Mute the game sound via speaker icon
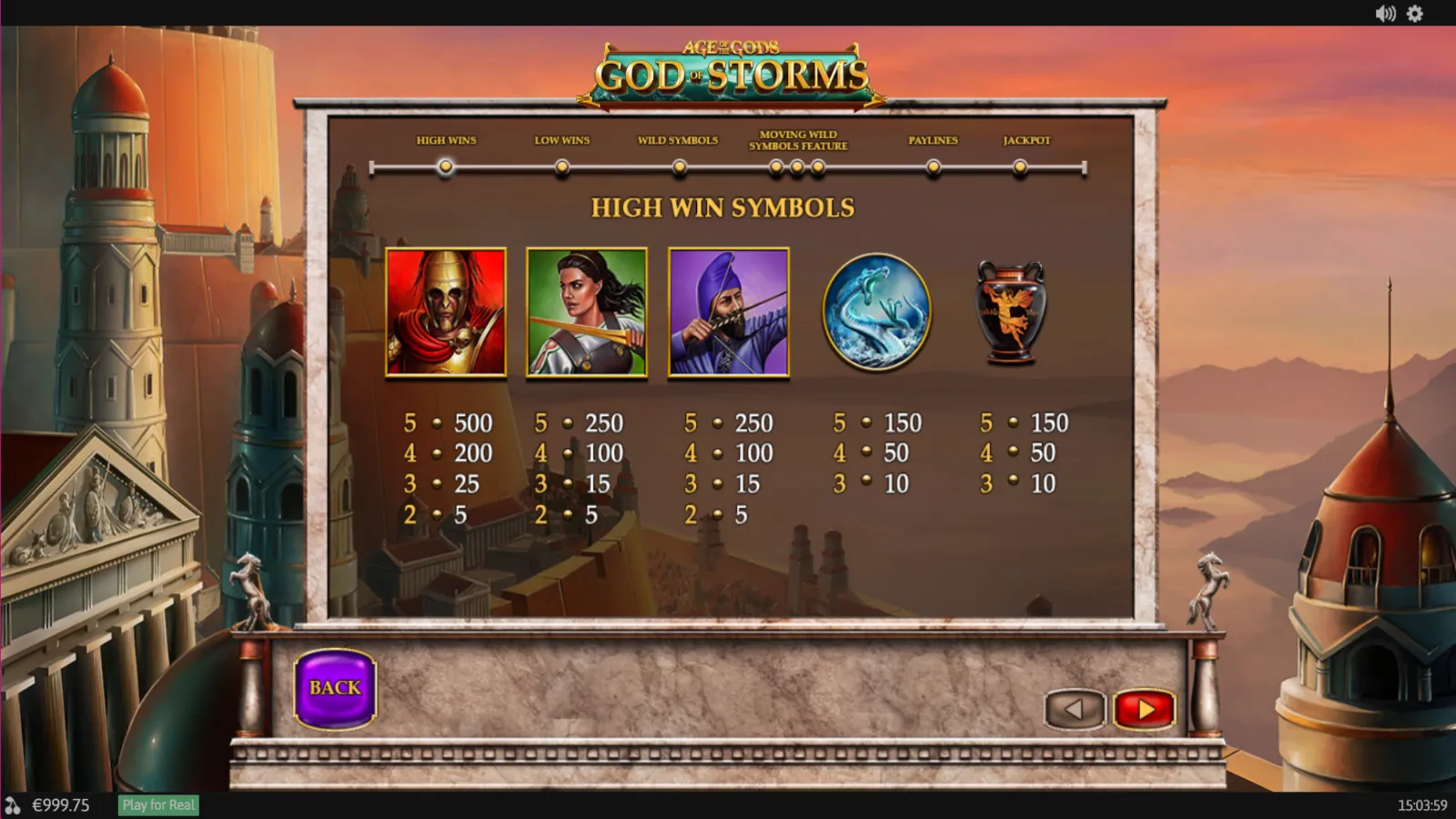This screenshot has width=1456, height=819. pyautogui.click(x=1384, y=14)
